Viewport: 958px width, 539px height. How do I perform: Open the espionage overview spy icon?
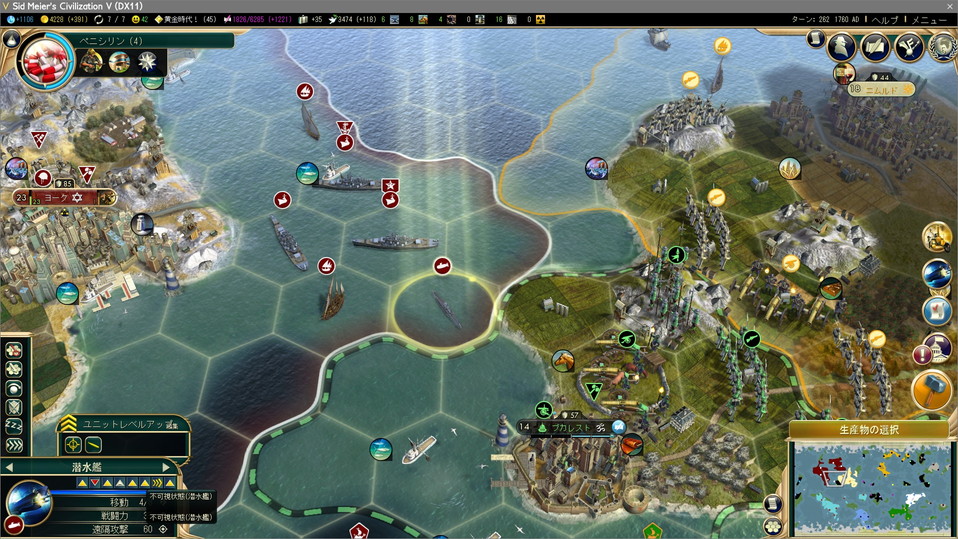(843, 46)
